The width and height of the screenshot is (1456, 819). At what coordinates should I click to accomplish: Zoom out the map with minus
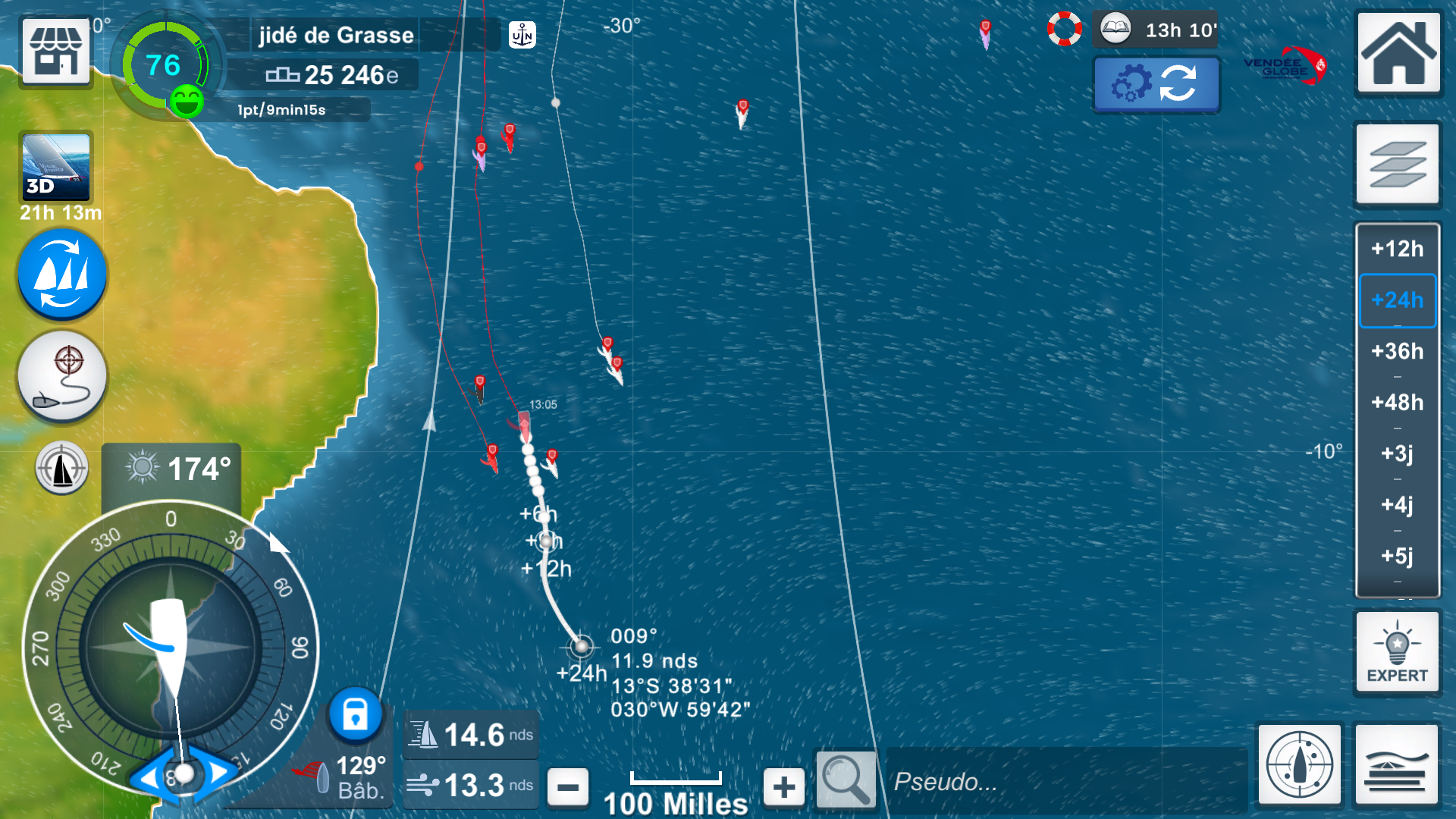click(x=567, y=787)
